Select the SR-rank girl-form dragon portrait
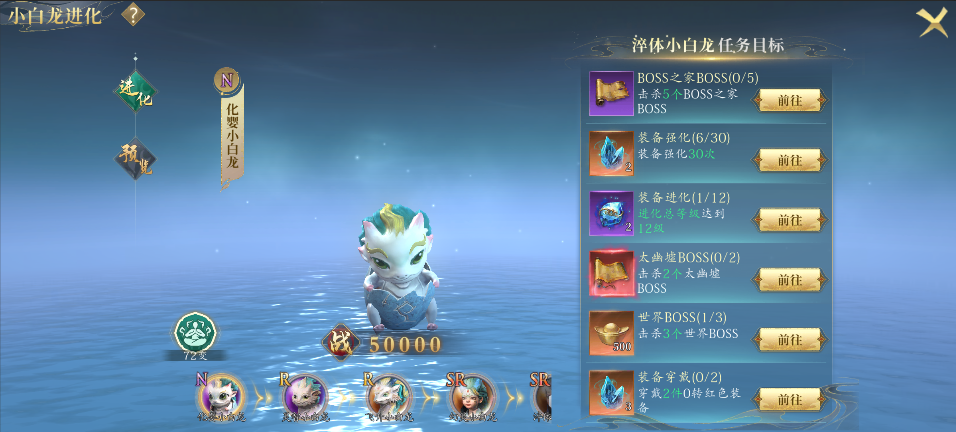This screenshot has height=432, width=956. (471, 396)
